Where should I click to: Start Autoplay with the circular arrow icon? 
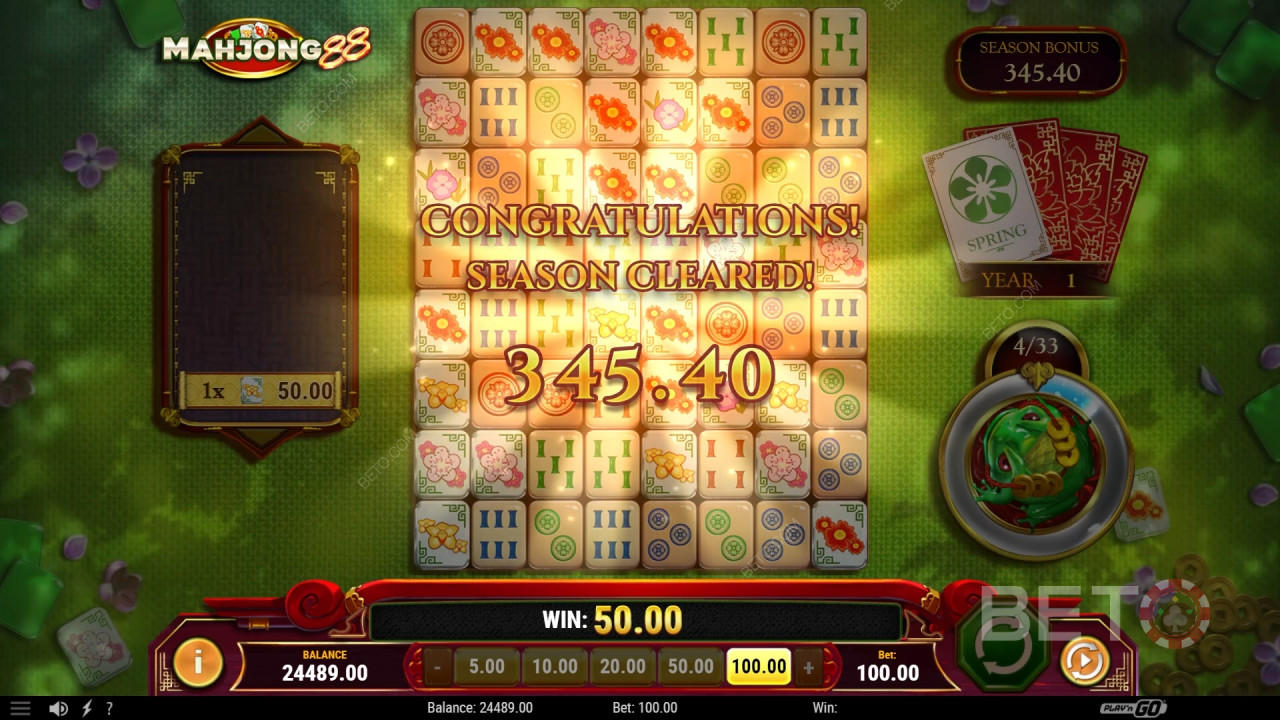click(x=1083, y=662)
